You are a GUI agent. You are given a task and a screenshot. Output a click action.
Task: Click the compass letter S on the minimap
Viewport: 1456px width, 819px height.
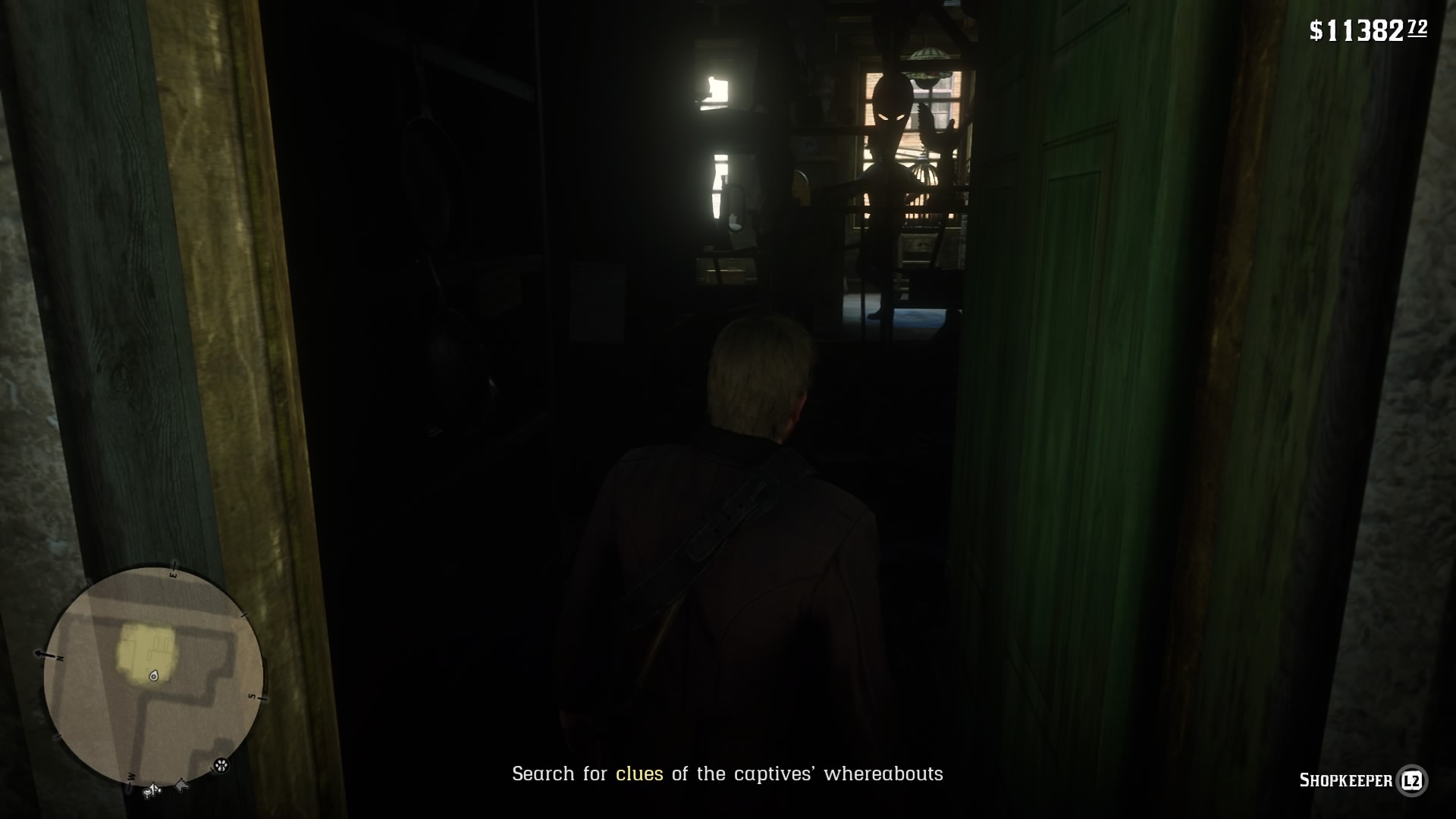pos(253,696)
